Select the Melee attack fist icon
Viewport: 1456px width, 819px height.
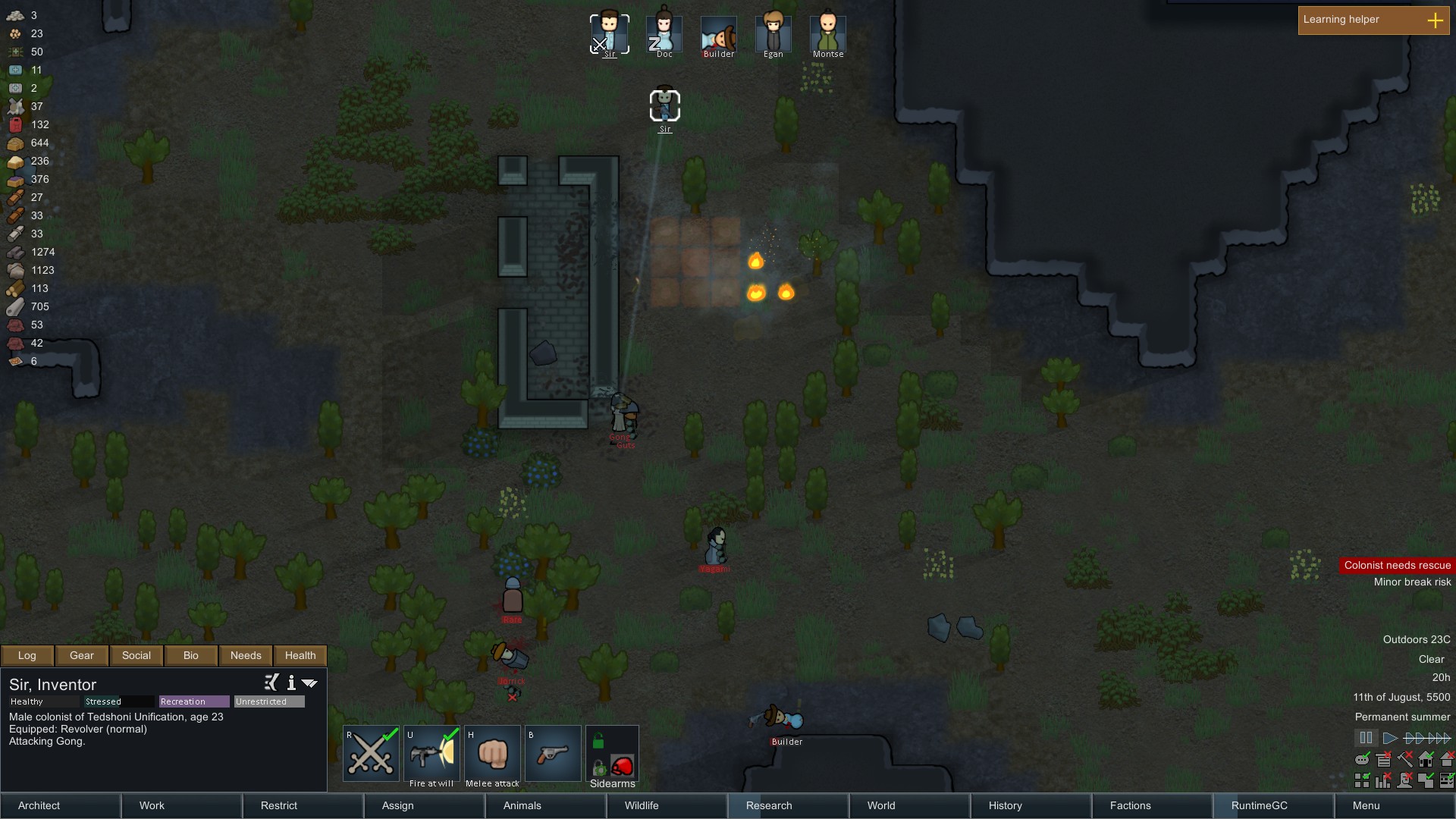(492, 753)
